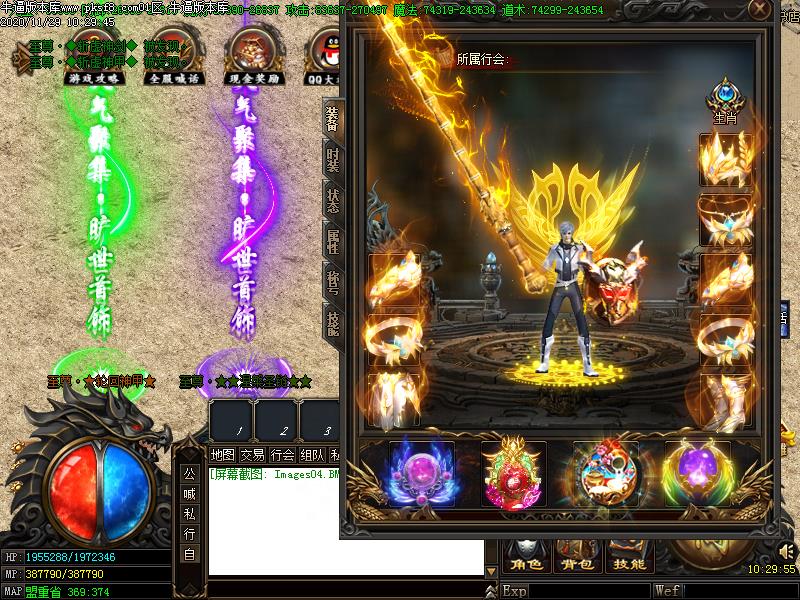
Task: Click the red gem golden ornament slot
Action: 514,474
